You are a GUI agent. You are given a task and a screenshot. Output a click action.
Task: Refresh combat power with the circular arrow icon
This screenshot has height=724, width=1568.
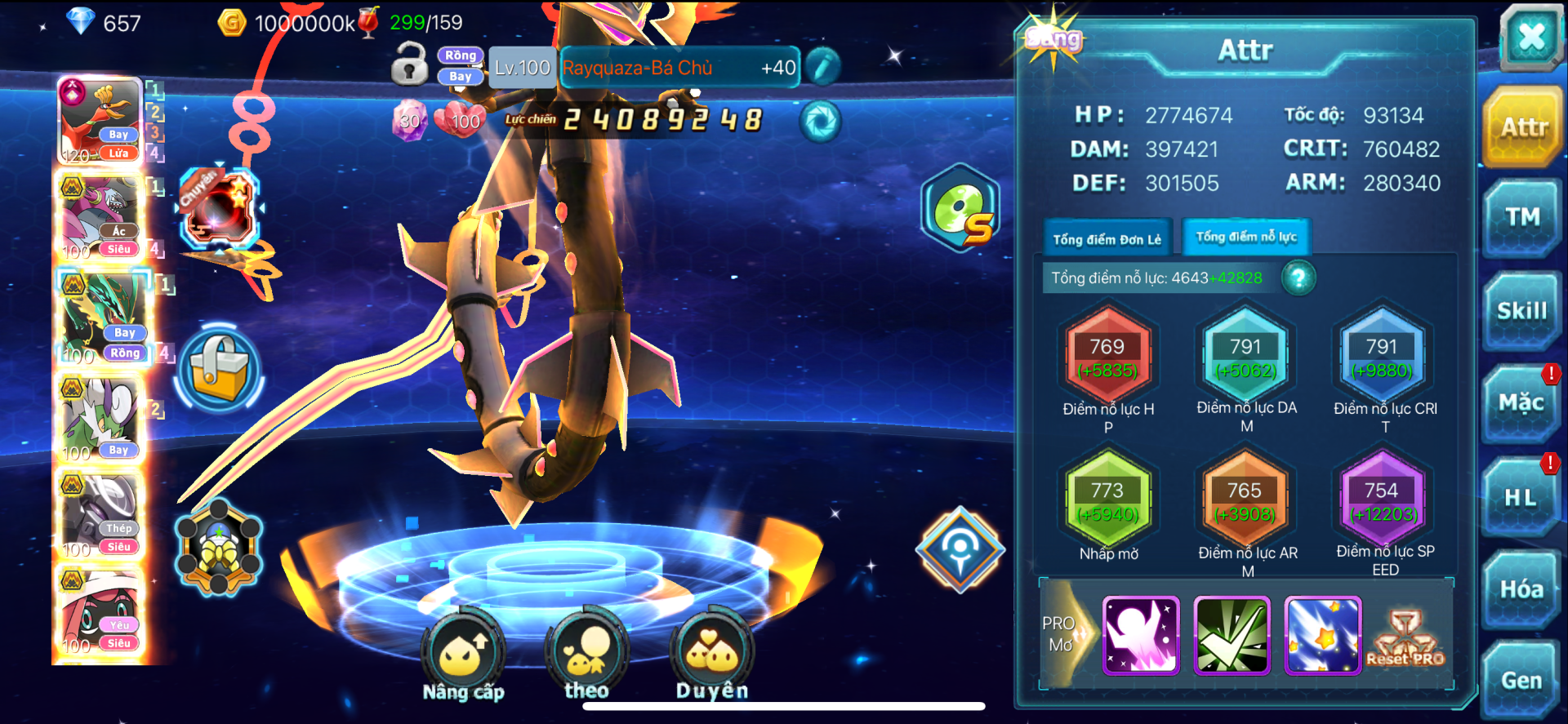click(x=820, y=122)
